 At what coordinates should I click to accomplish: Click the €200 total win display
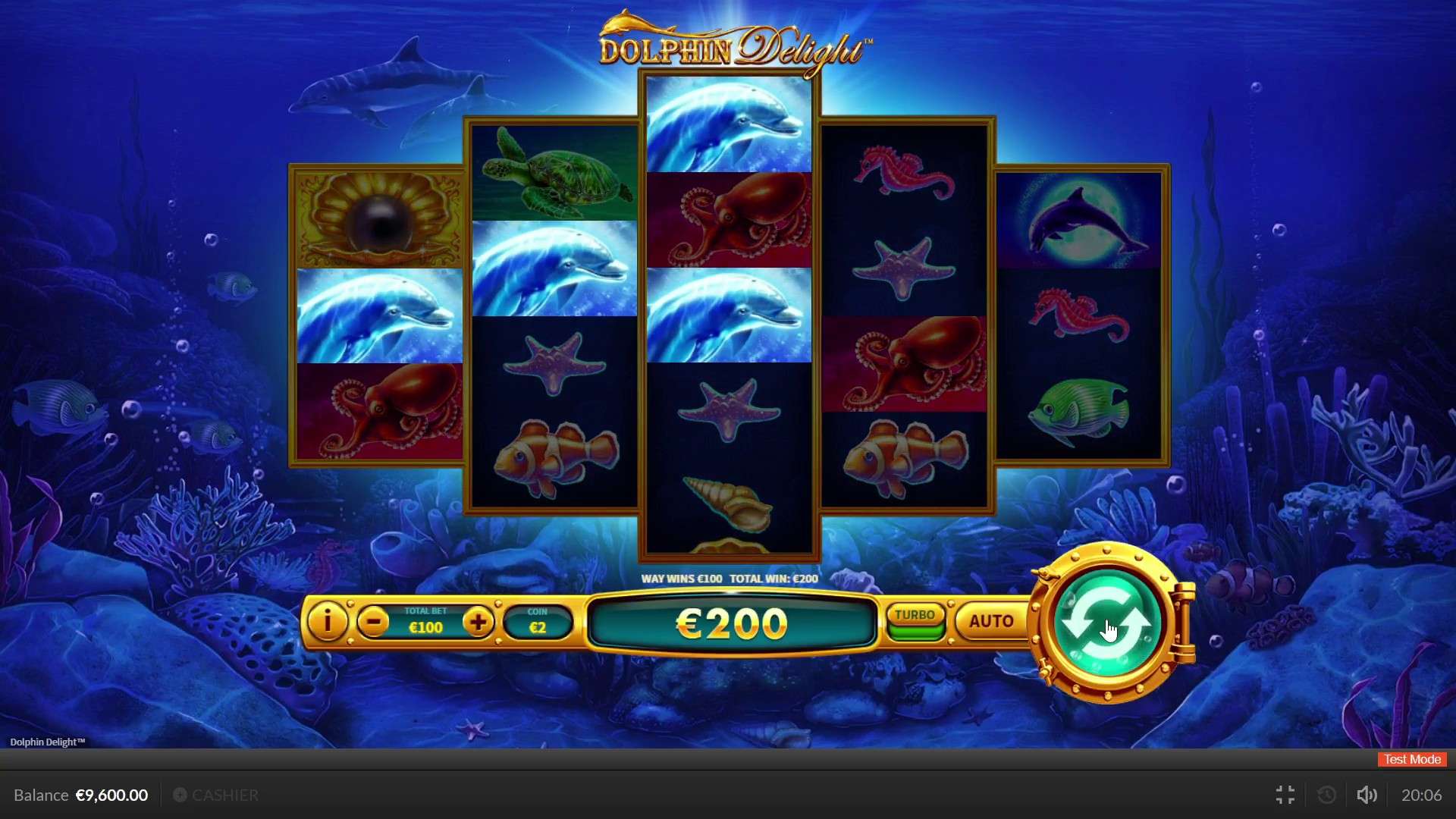pyautogui.click(x=730, y=623)
